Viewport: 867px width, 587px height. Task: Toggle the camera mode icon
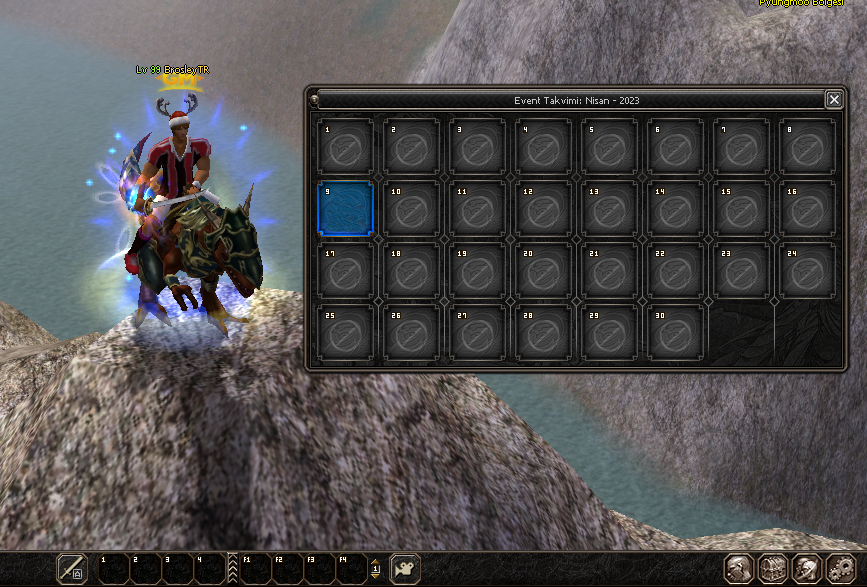(x=404, y=568)
